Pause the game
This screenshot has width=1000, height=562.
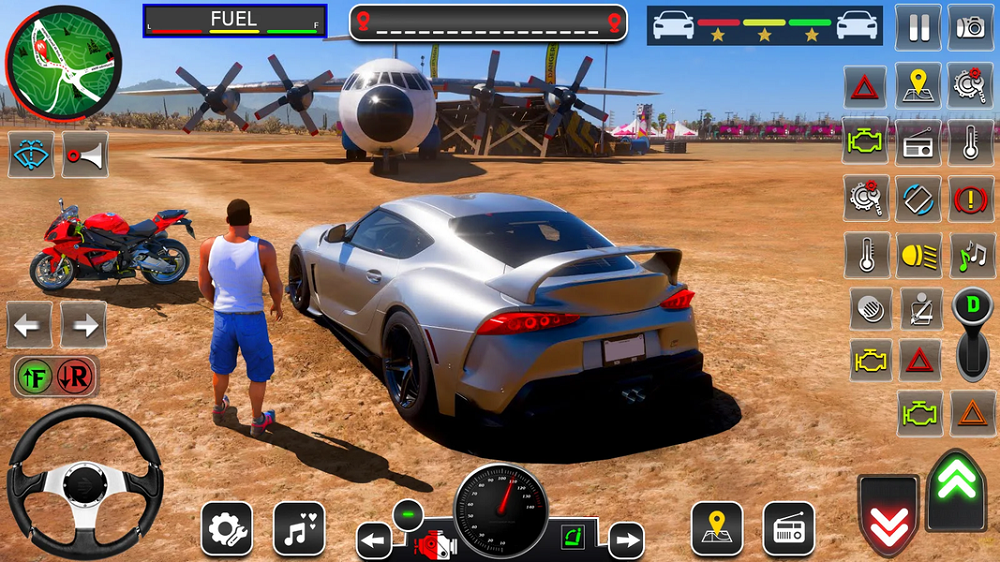pyautogui.click(x=917, y=27)
